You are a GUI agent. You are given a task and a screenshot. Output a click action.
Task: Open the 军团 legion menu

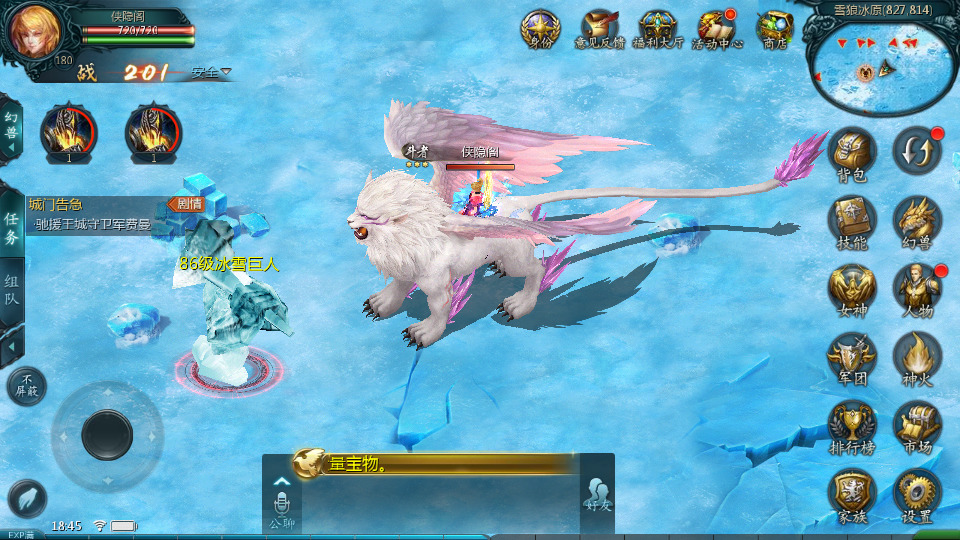tap(852, 355)
